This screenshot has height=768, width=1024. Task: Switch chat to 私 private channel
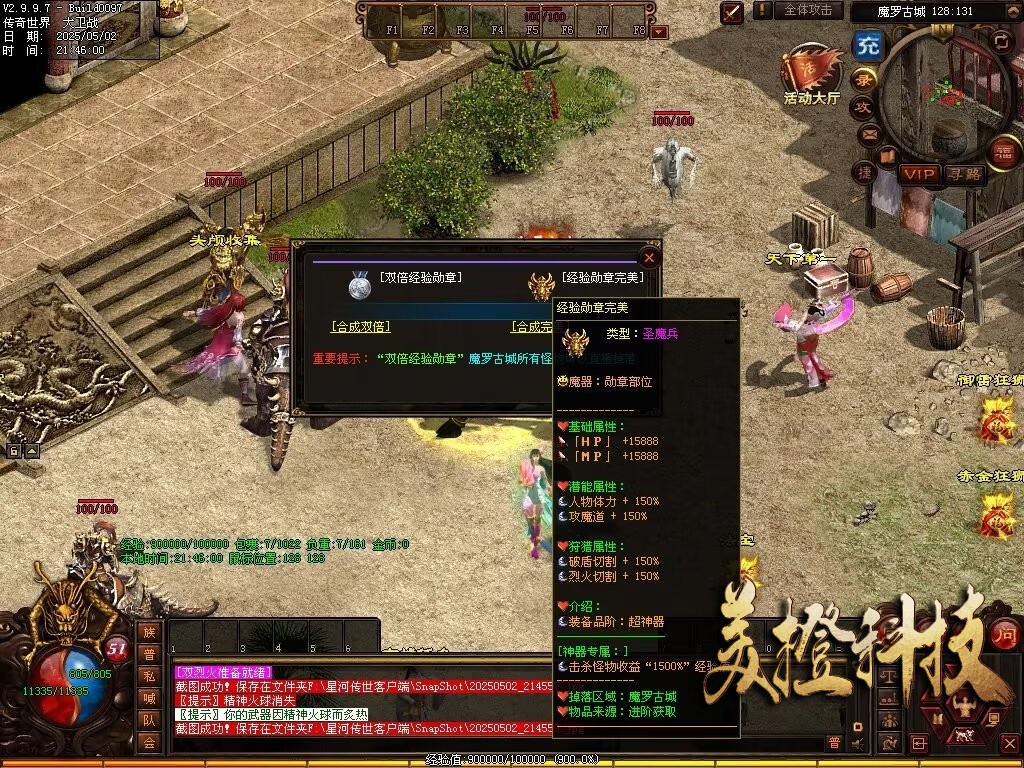(148, 676)
